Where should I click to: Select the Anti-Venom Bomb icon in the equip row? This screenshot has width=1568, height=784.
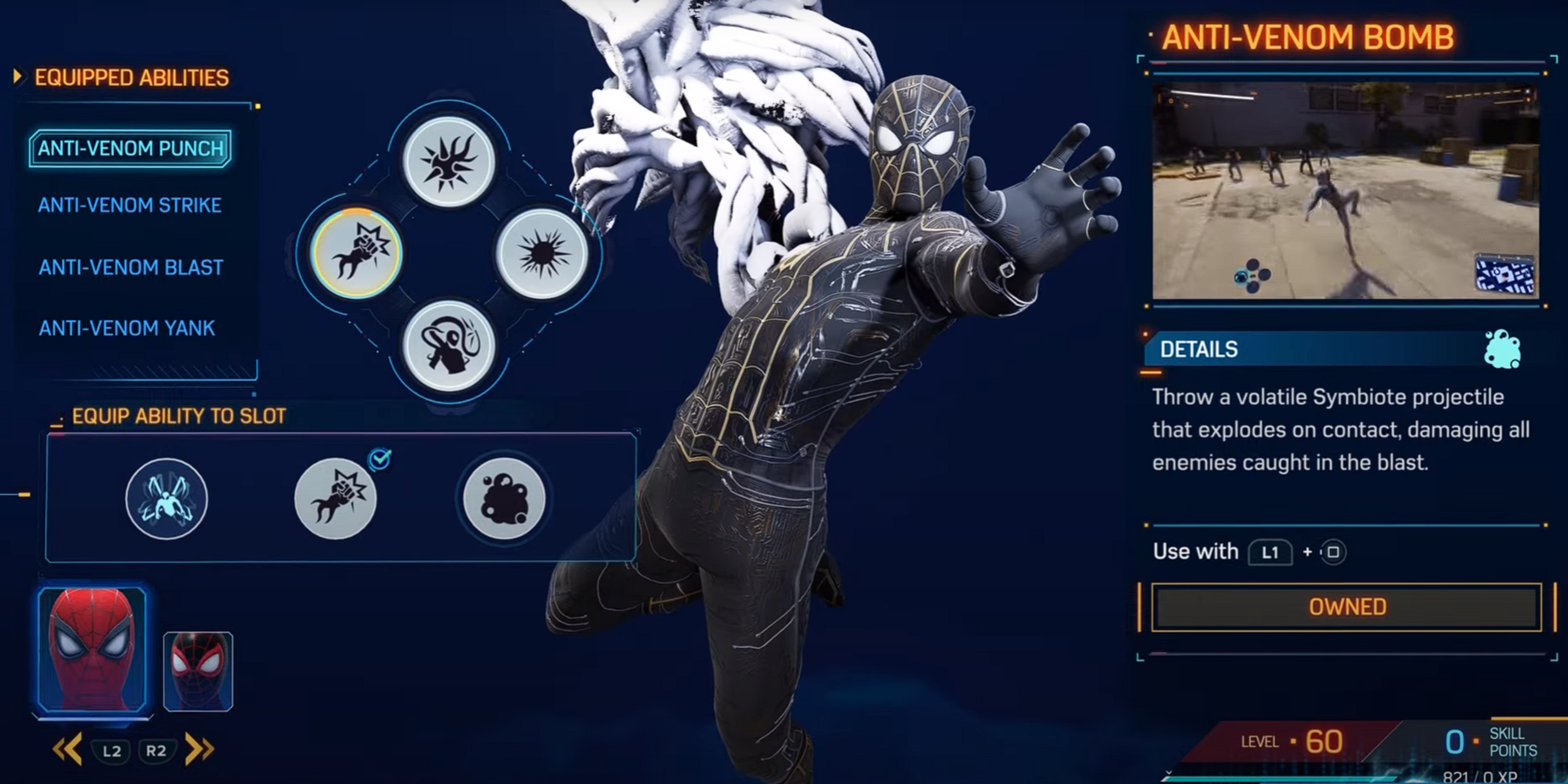point(503,499)
